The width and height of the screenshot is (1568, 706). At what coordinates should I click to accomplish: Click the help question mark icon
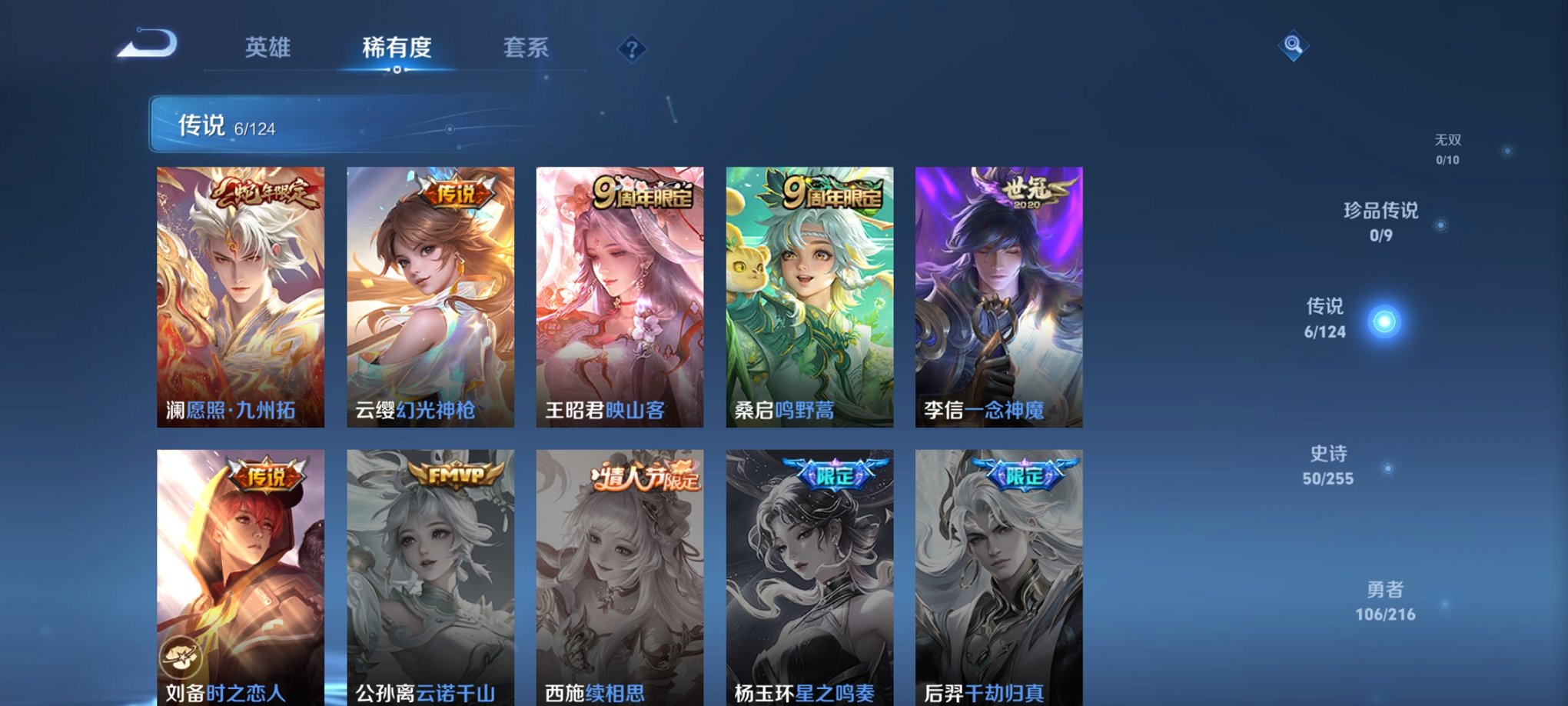tap(630, 49)
